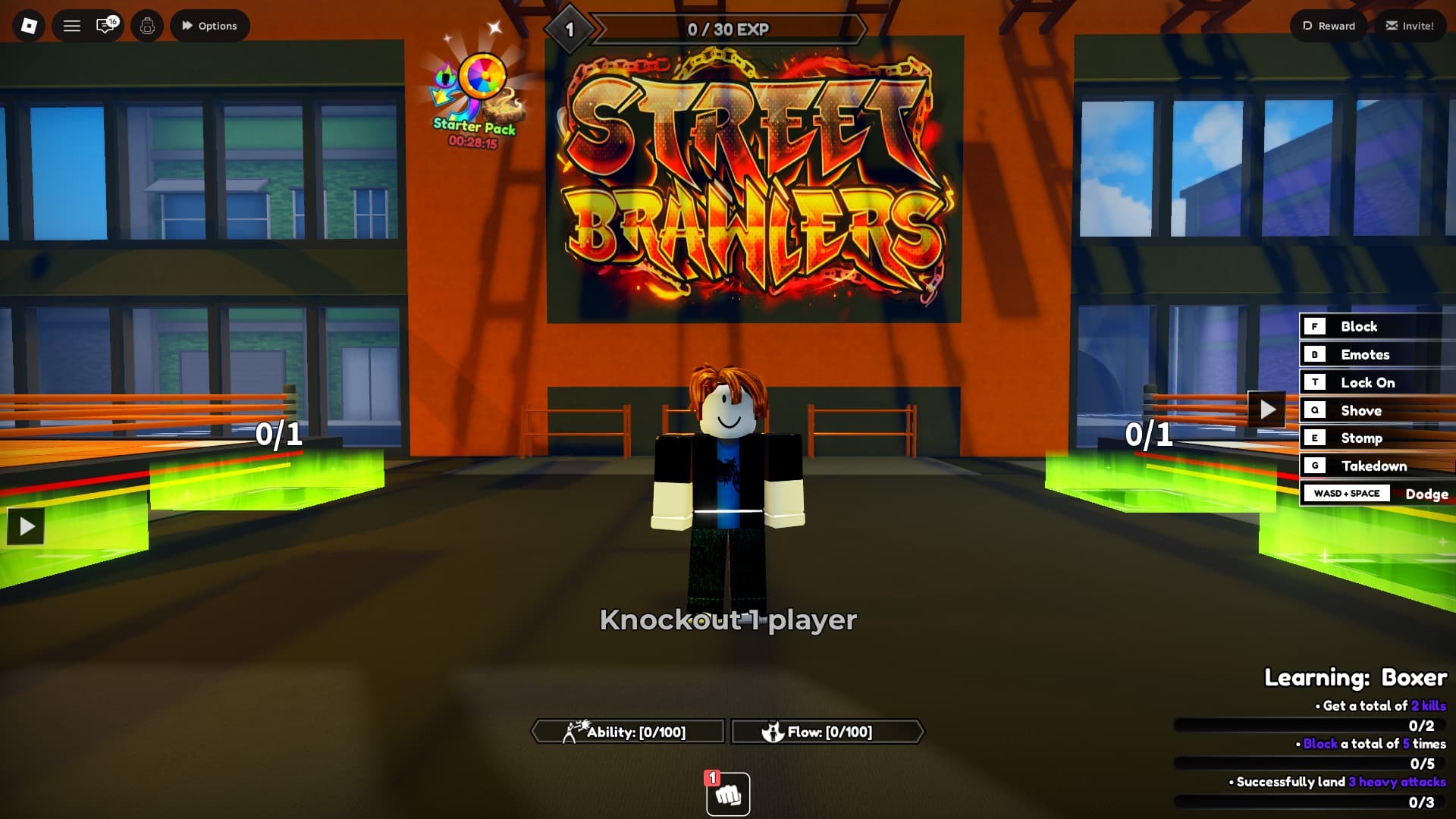The image size is (1456, 819).
Task: Click the Reward icon in the top right
Action: pos(1327,25)
